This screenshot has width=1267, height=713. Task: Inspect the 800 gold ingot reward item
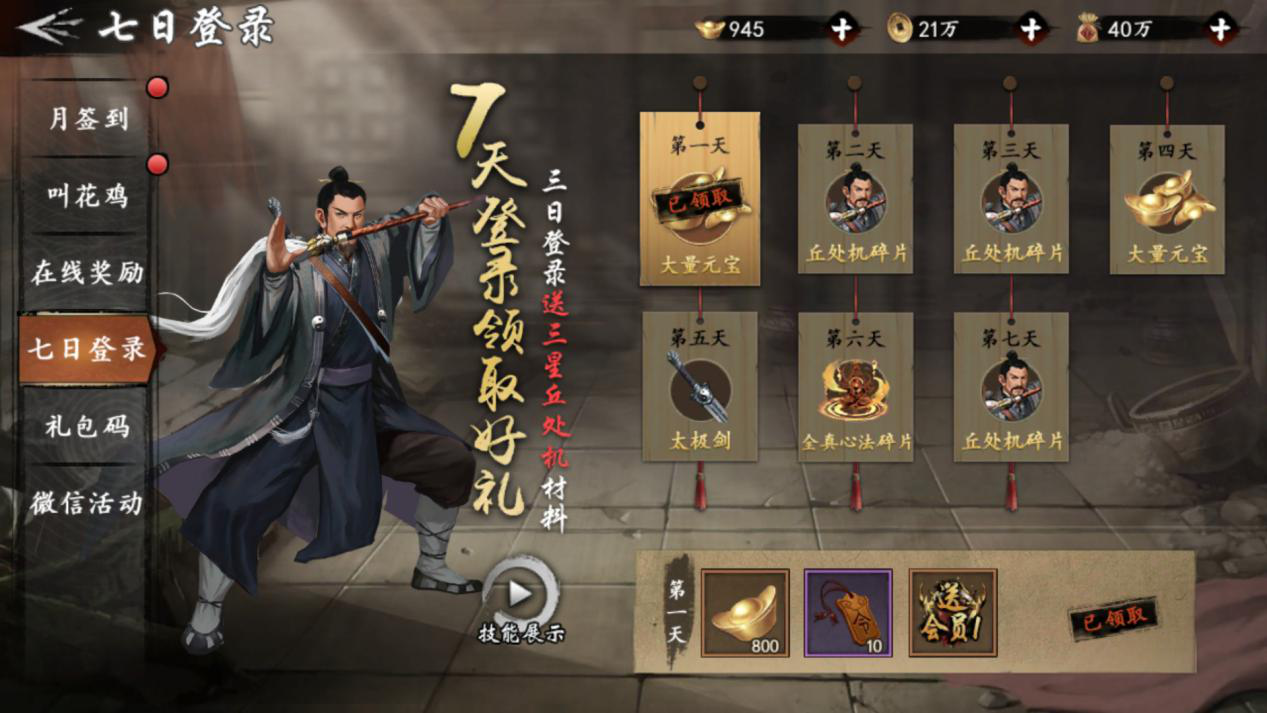tap(745, 613)
